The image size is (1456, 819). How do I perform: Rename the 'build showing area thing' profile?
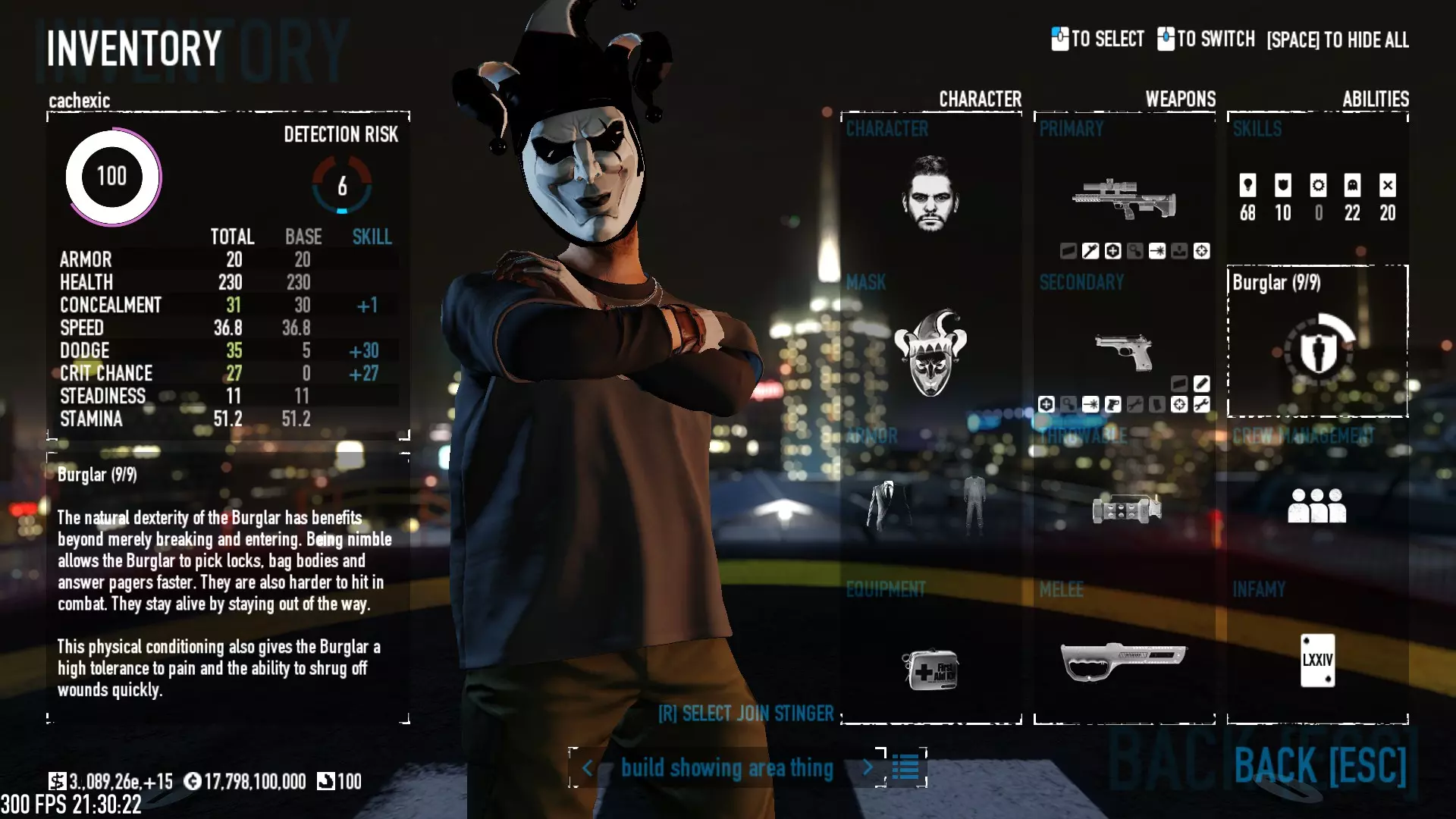[726, 767]
